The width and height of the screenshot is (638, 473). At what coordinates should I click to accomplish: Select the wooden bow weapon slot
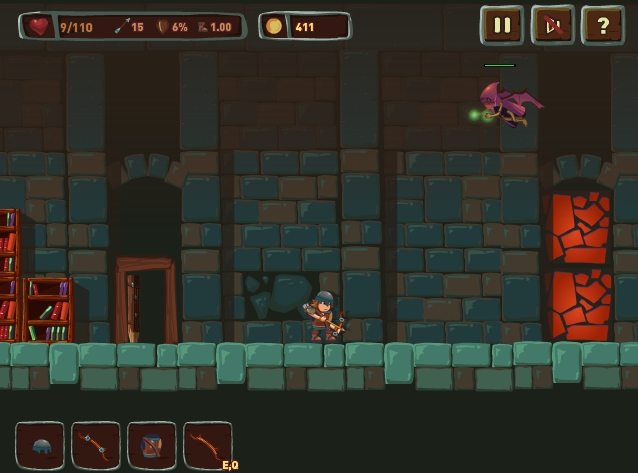coord(207,446)
